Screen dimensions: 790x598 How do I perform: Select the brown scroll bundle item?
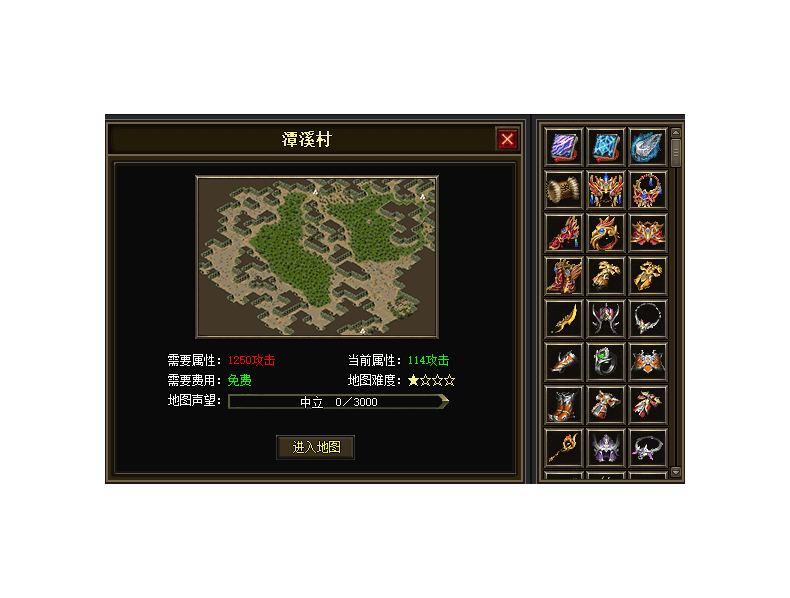564,190
